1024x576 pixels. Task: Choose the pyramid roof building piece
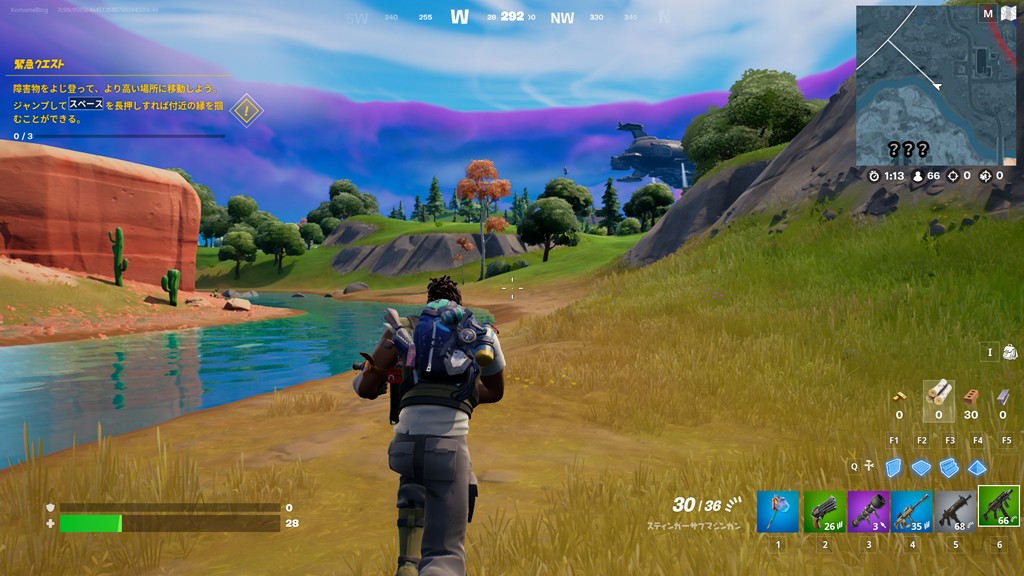(x=977, y=467)
